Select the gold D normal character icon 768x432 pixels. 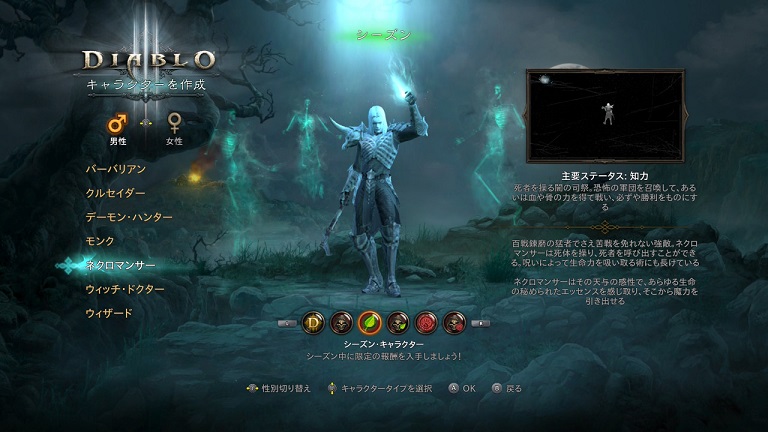click(x=314, y=323)
